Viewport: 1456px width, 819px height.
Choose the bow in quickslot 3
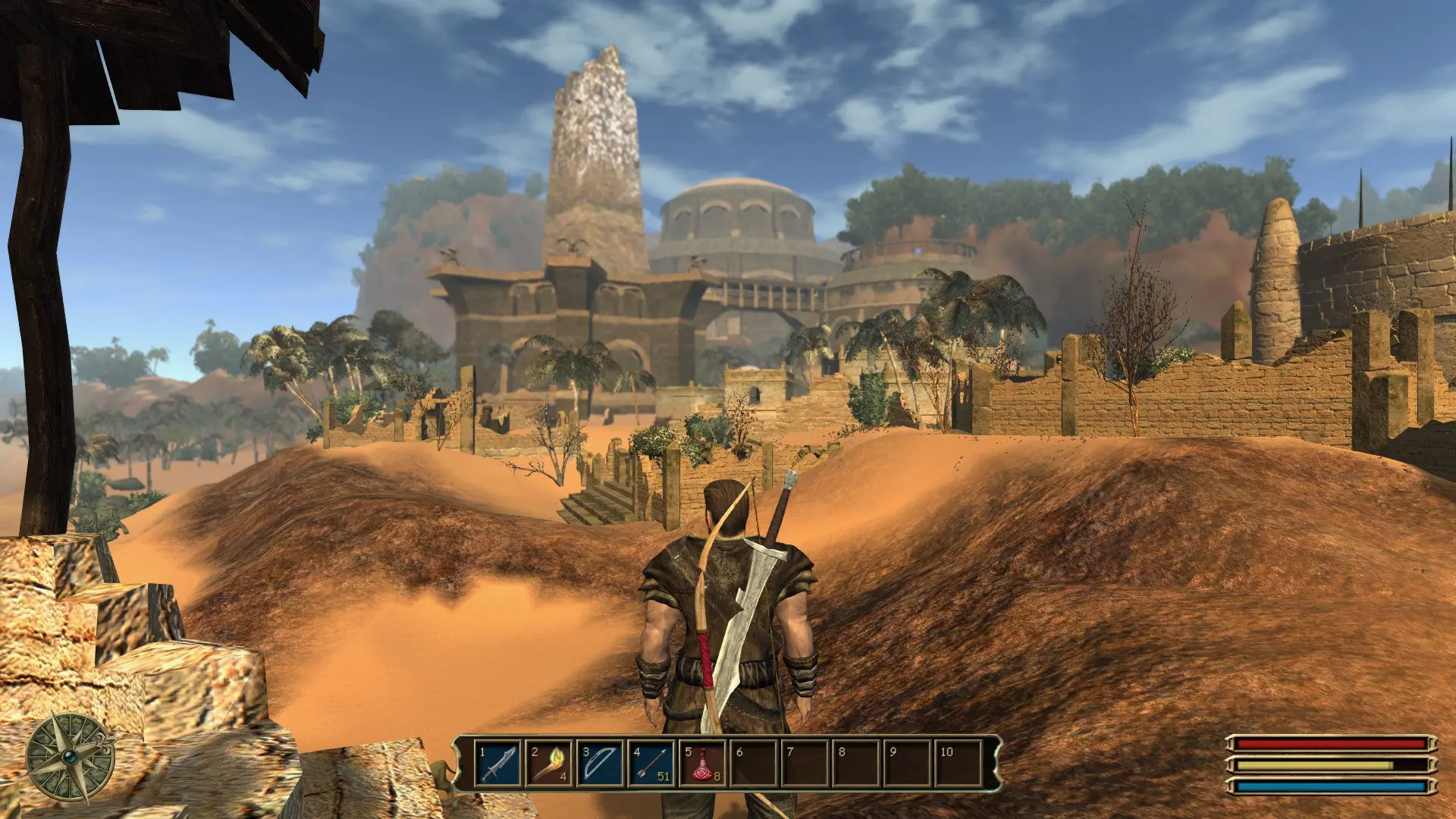click(600, 764)
